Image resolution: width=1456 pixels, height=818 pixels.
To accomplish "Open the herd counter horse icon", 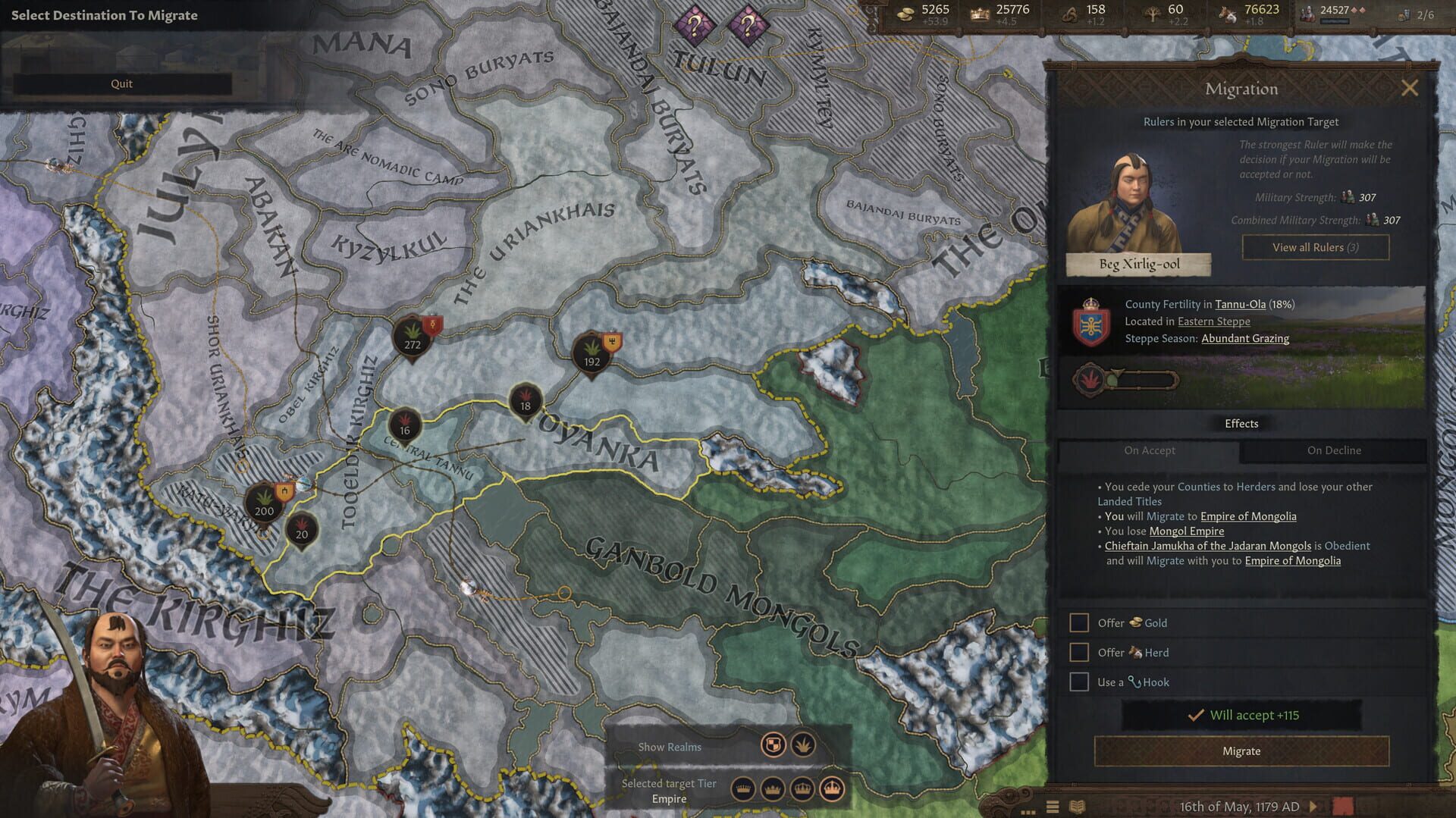I will pos(1228,13).
